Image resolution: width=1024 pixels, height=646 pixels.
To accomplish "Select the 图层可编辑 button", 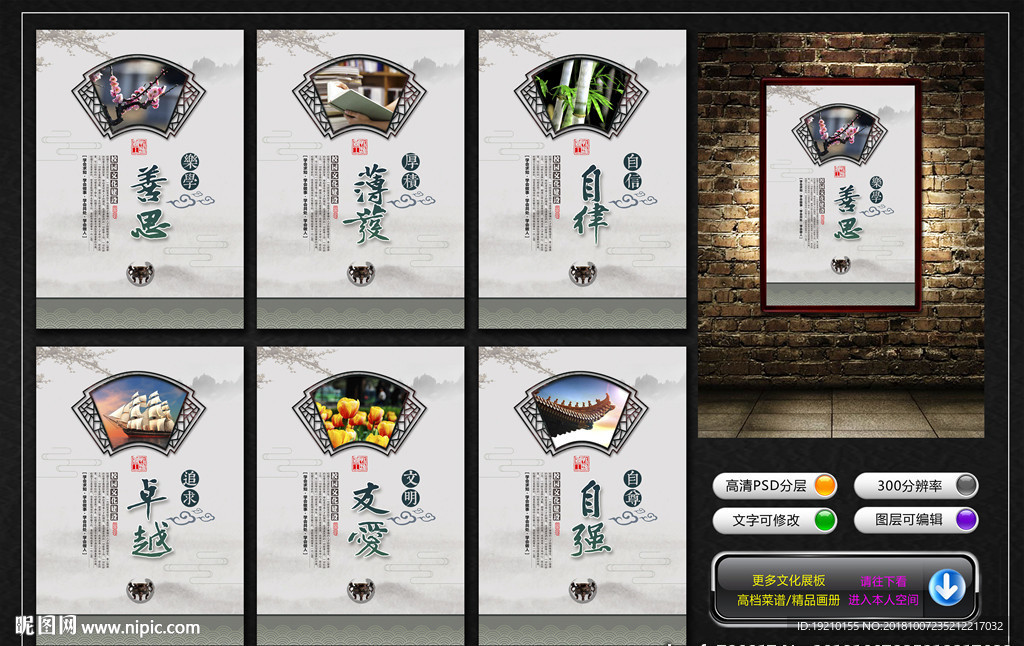I will click(916, 520).
